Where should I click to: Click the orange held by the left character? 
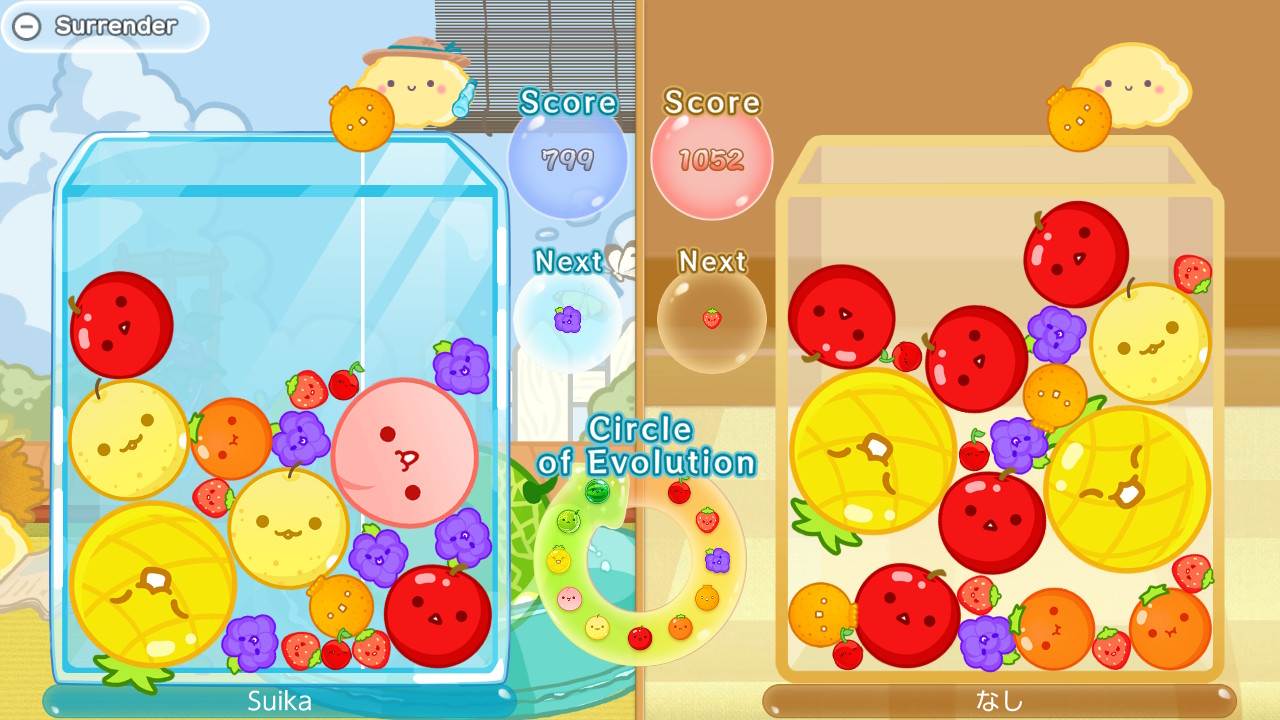pyautogui.click(x=363, y=120)
